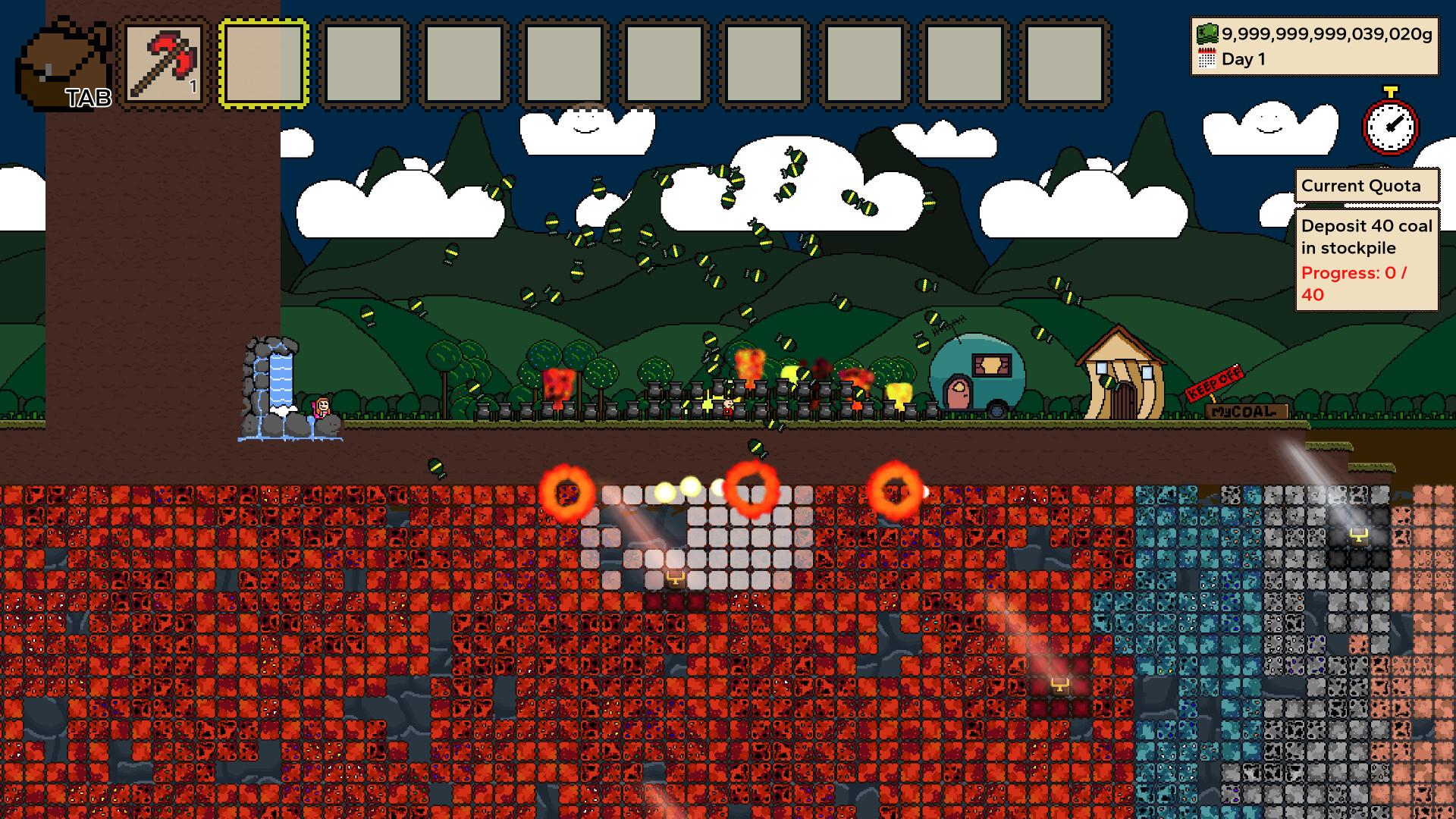Select the red pickaxe hotbar slot
Viewport: 1456px width, 819px height.
165,64
